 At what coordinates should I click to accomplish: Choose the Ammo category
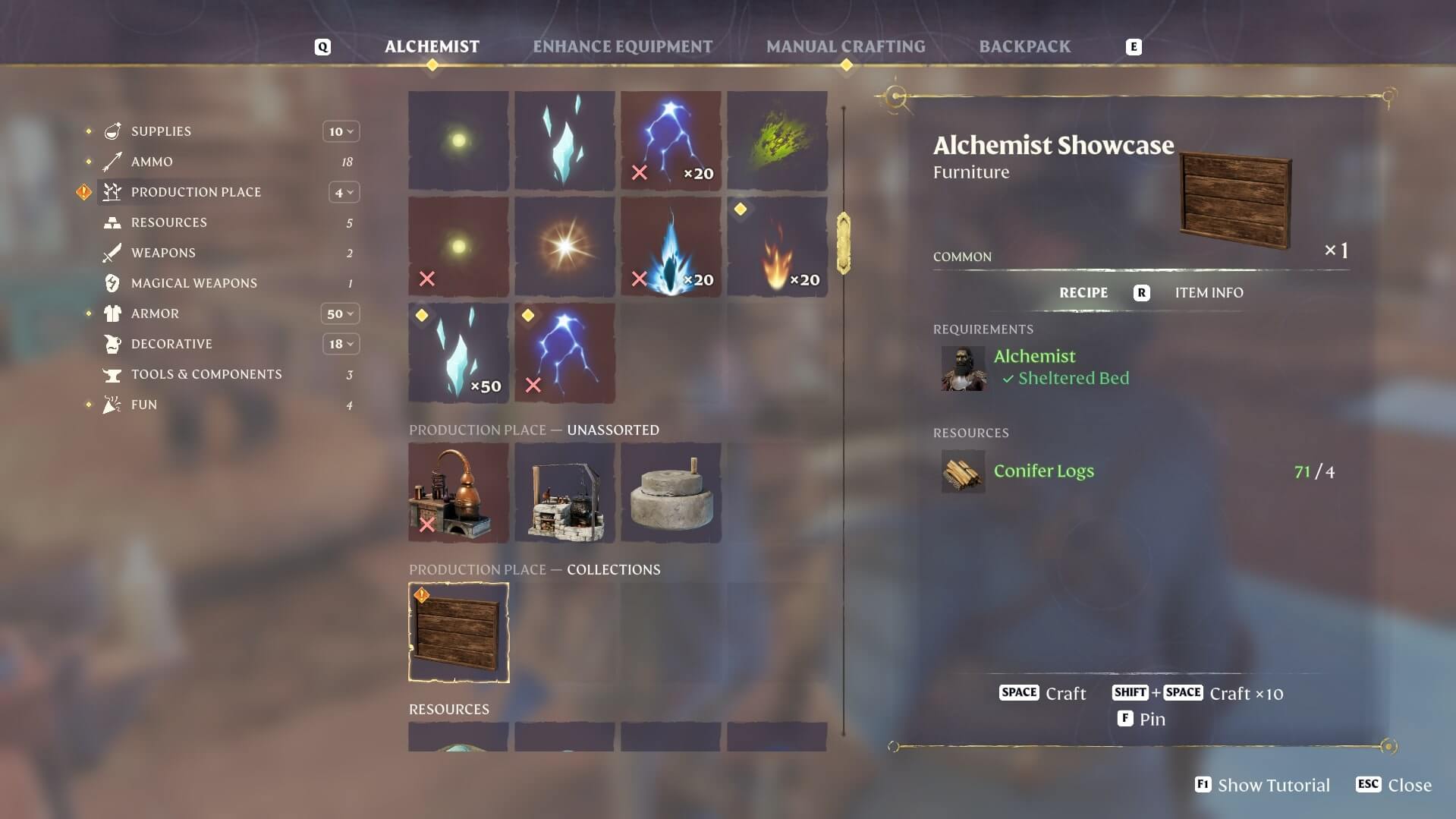click(152, 162)
